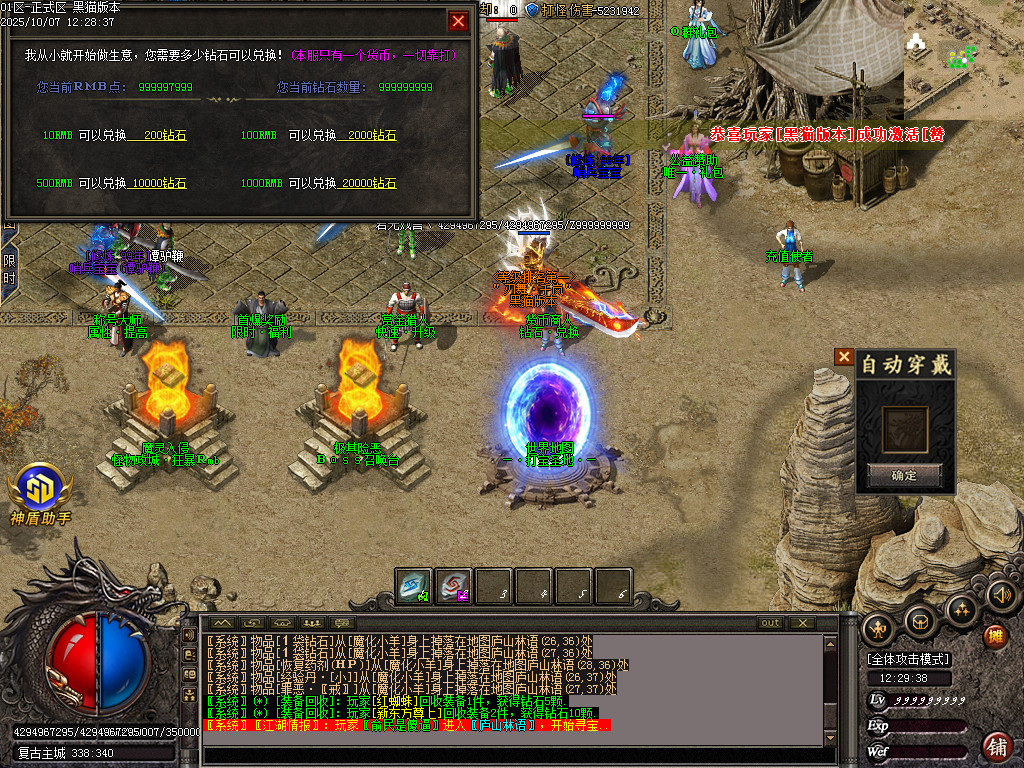Select the 10000 diamonds exchange link
The image size is (1024, 768).
tap(158, 183)
